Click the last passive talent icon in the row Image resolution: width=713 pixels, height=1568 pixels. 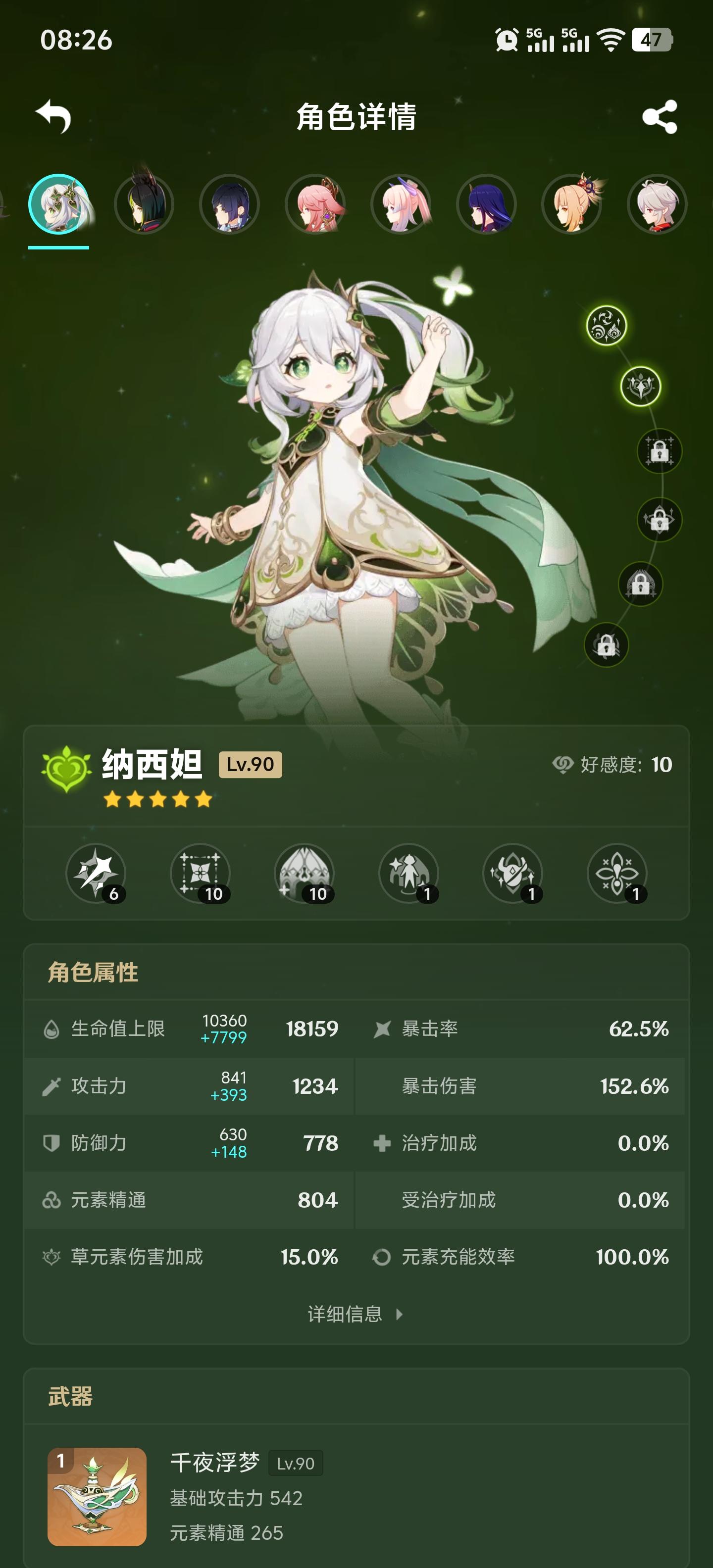(x=617, y=875)
